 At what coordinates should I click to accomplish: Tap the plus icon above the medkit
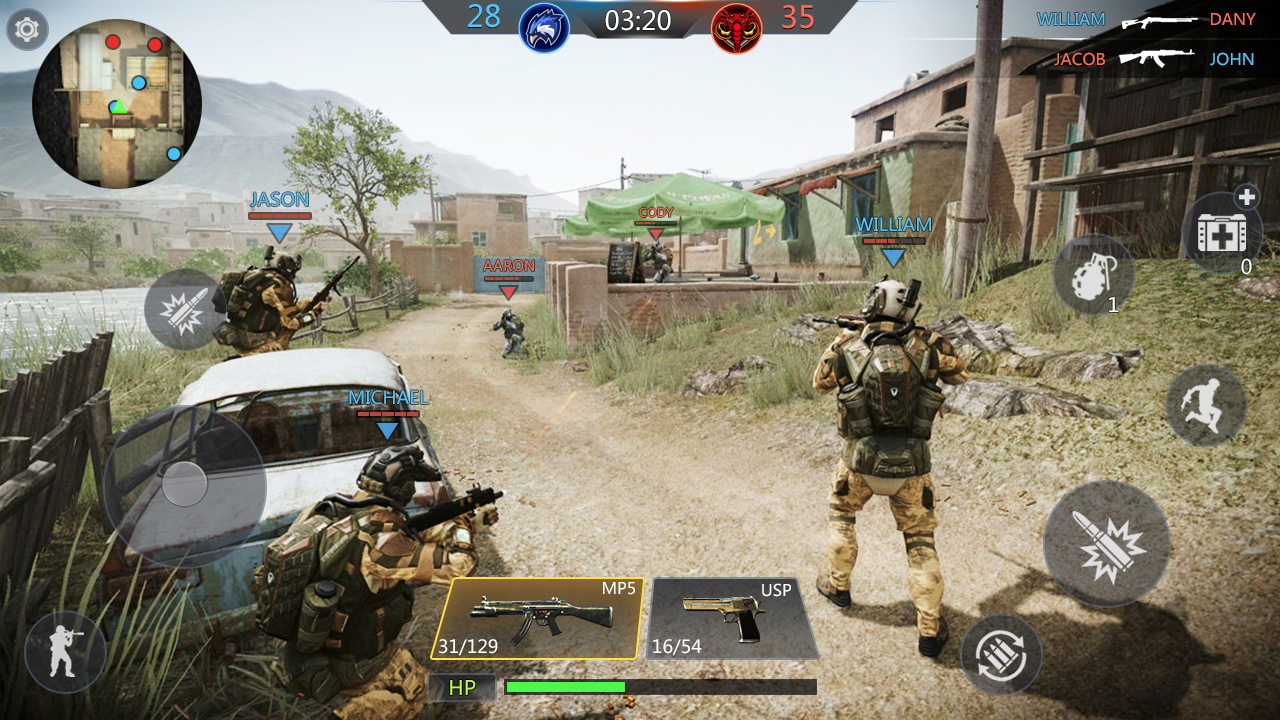point(1247,197)
